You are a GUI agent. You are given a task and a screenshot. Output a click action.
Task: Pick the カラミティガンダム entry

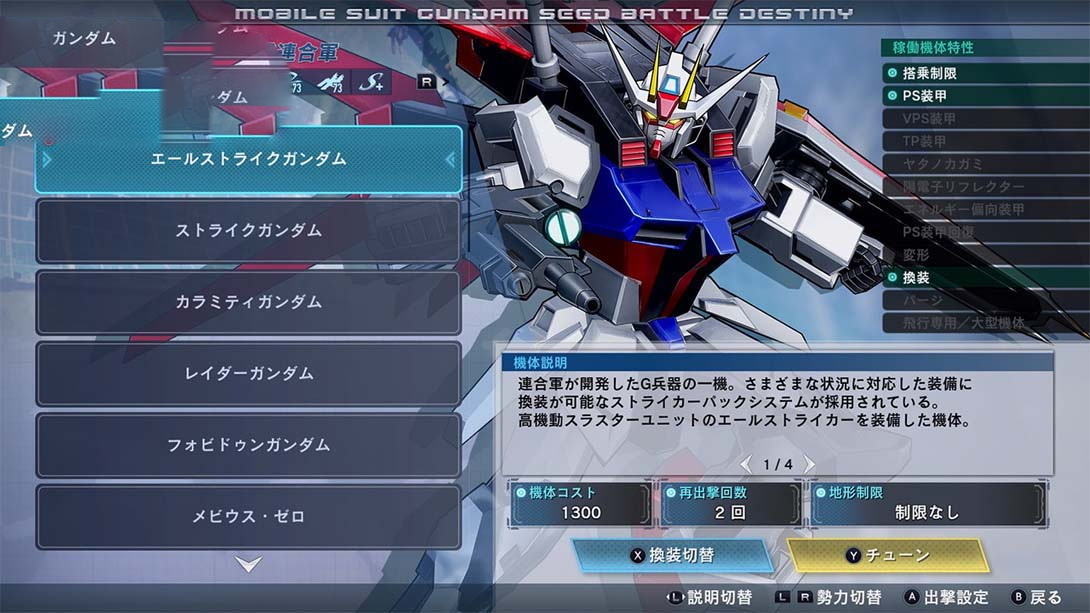(x=248, y=302)
